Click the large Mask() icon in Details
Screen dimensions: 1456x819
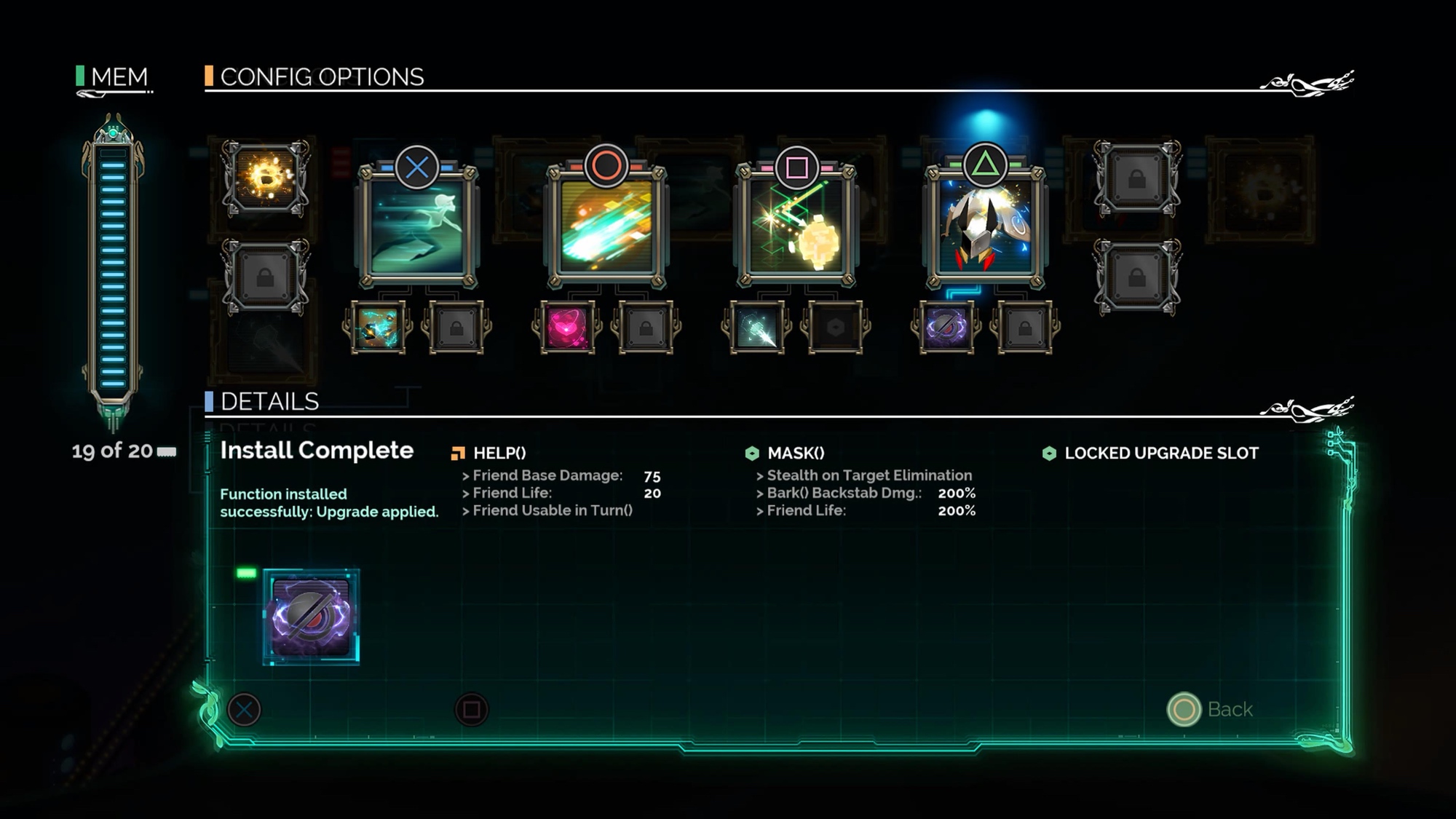pos(311,617)
